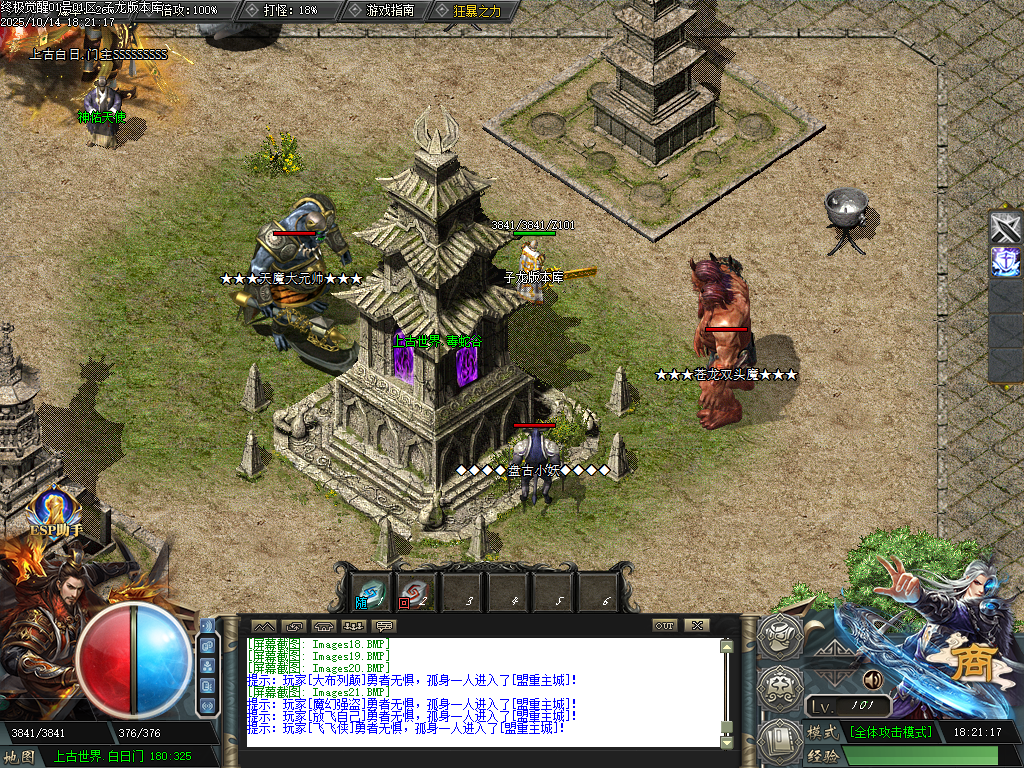This screenshot has width=1024, height=768.
Task: Toggle the sound speaker icon
Action: click(x=872, y=681)
